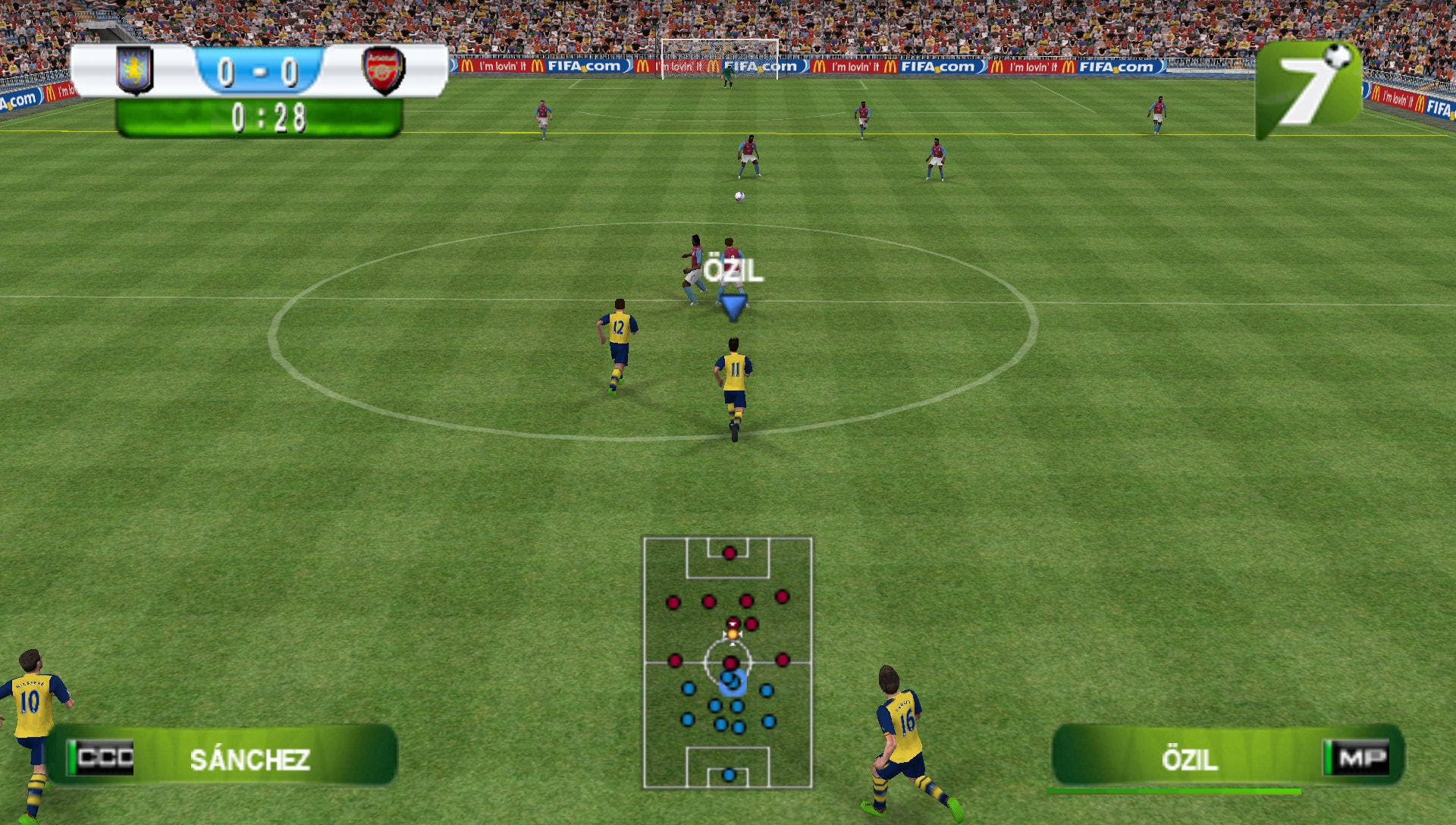The image size is (1456, 825).
Task: Open the 0 - 0 score panel
Action: [259, 71]
